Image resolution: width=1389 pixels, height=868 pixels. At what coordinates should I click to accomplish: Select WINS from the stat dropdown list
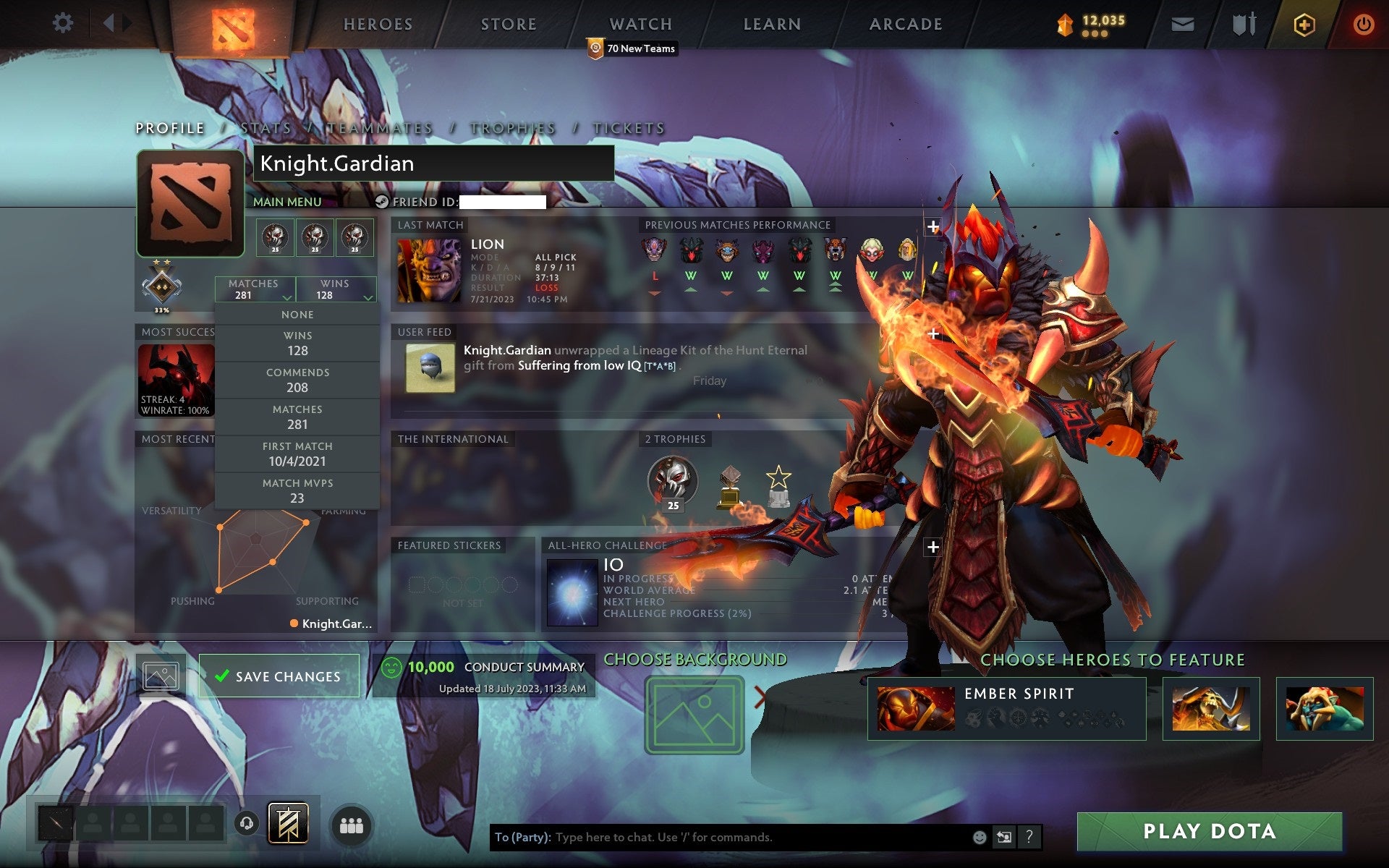coord(298,343)
